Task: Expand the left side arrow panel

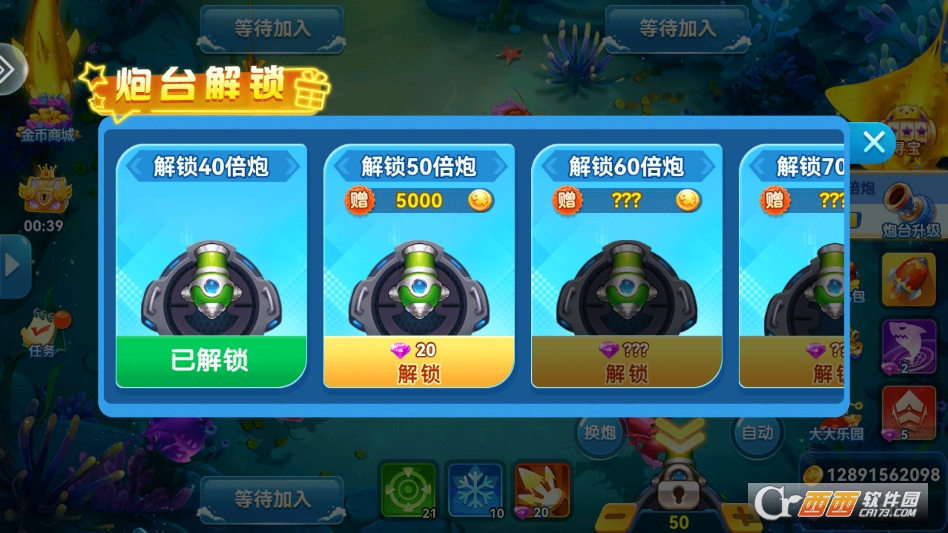Action: click(13, 265)
